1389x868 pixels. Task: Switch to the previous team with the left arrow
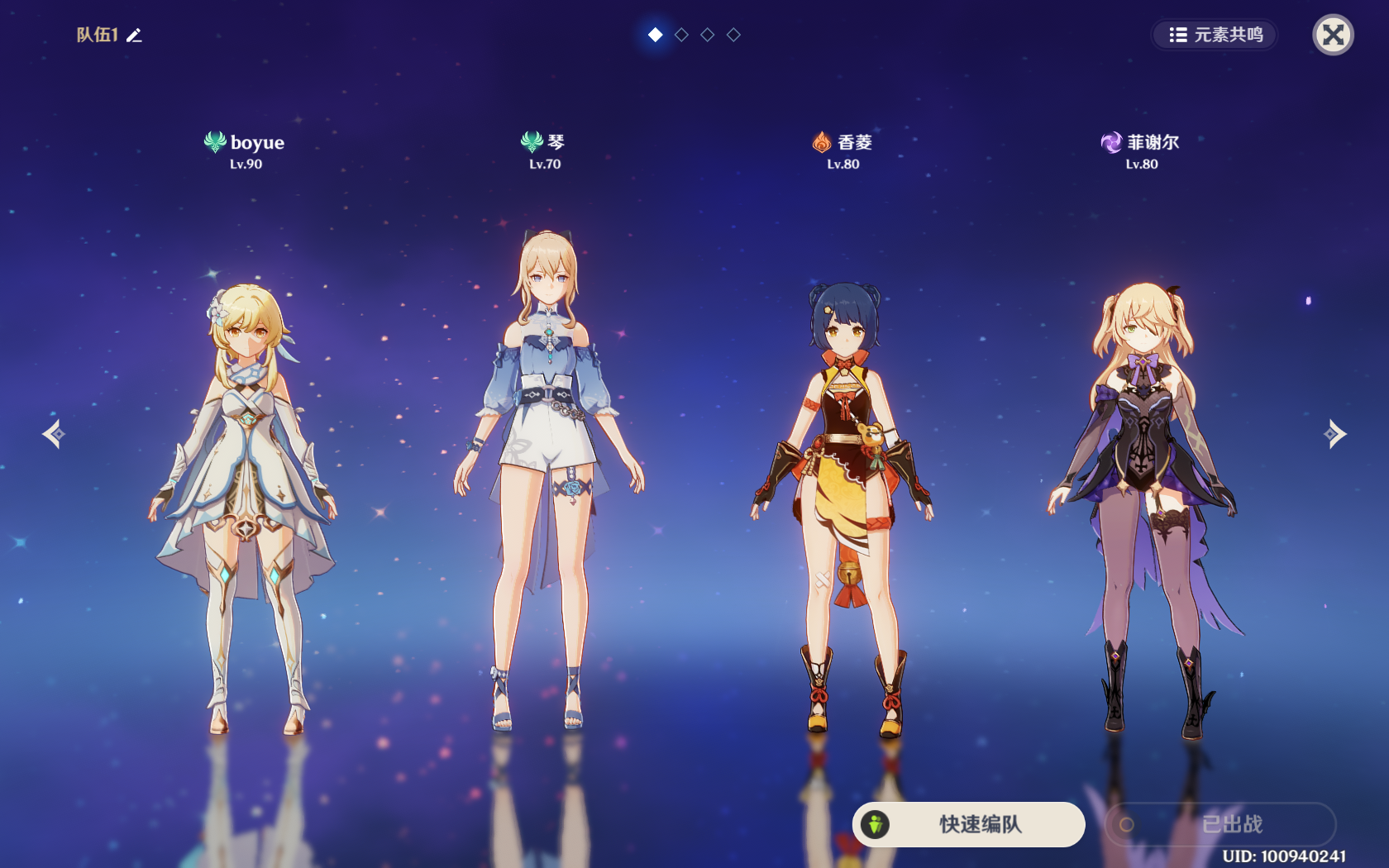click(x=55, y=433)
